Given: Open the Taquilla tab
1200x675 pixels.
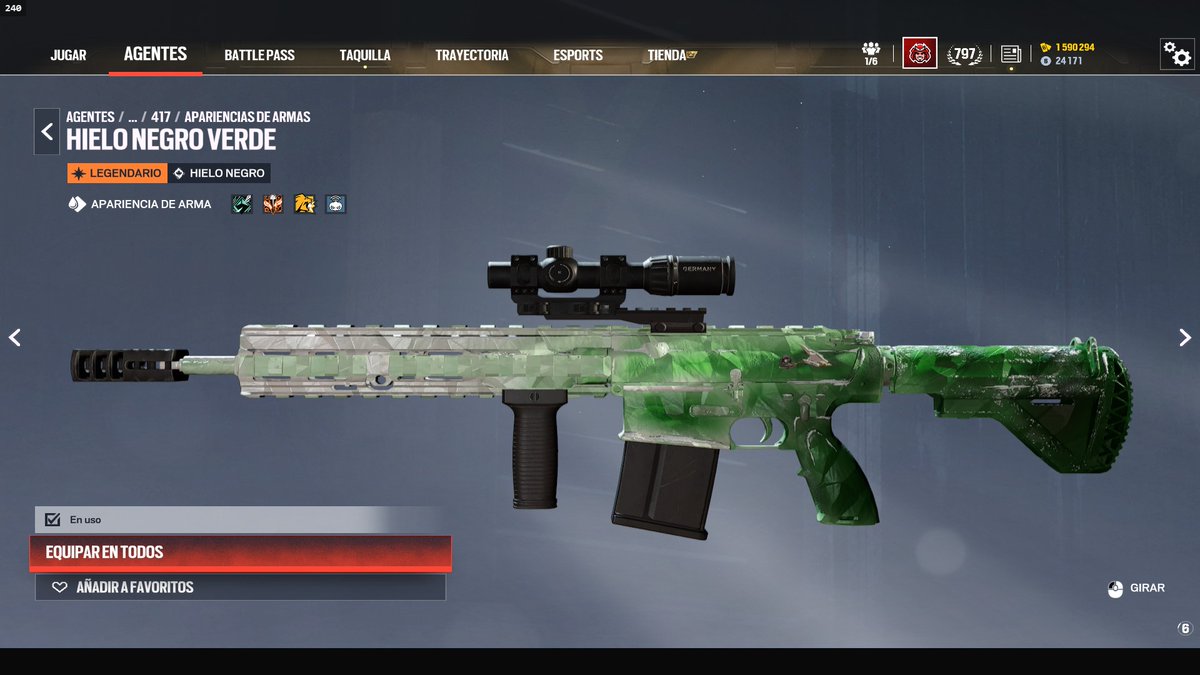Looking at the screenshot, I should pos(364,55).
